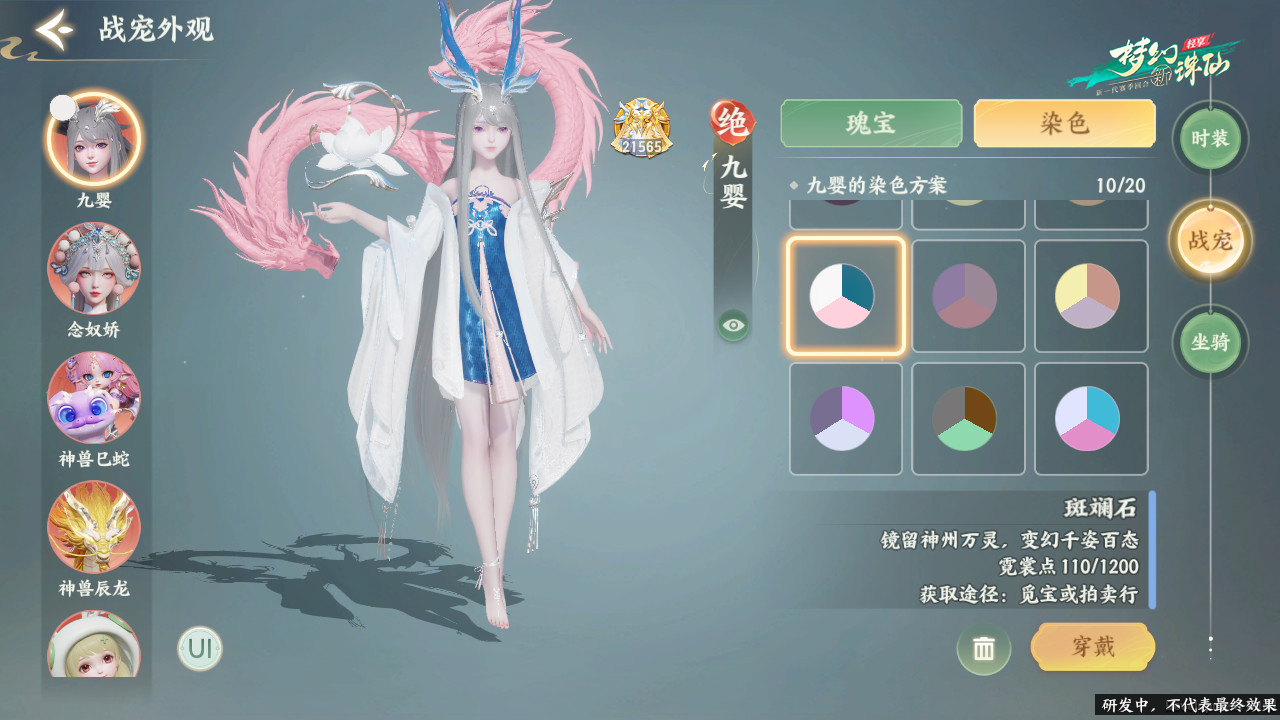Viewport: 1280px width, 720px height.
Task: Open the 坐骑 (Mount) panel icon
Action: point(1209,342)
